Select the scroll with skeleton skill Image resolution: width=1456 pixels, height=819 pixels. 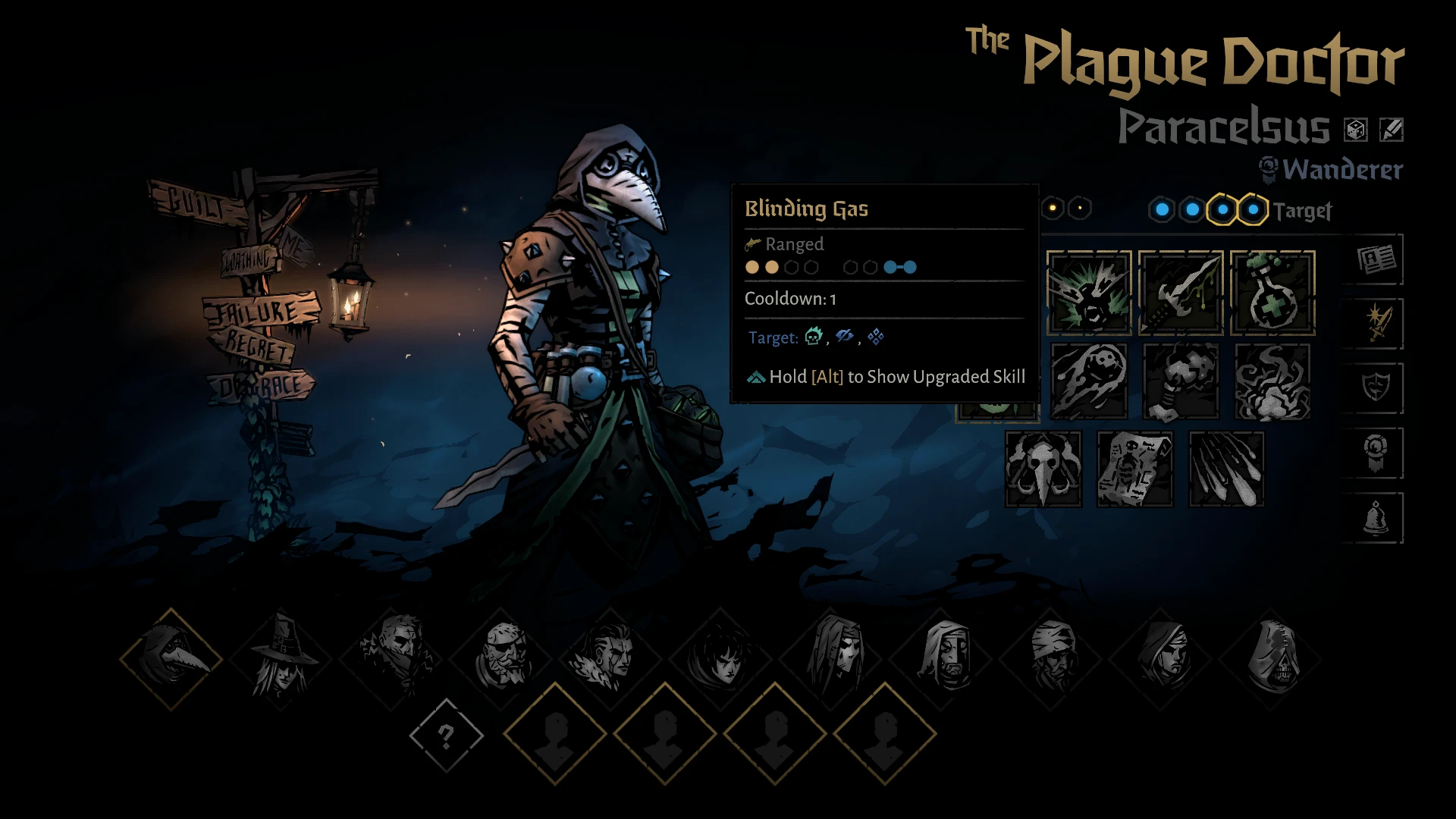1135,469
